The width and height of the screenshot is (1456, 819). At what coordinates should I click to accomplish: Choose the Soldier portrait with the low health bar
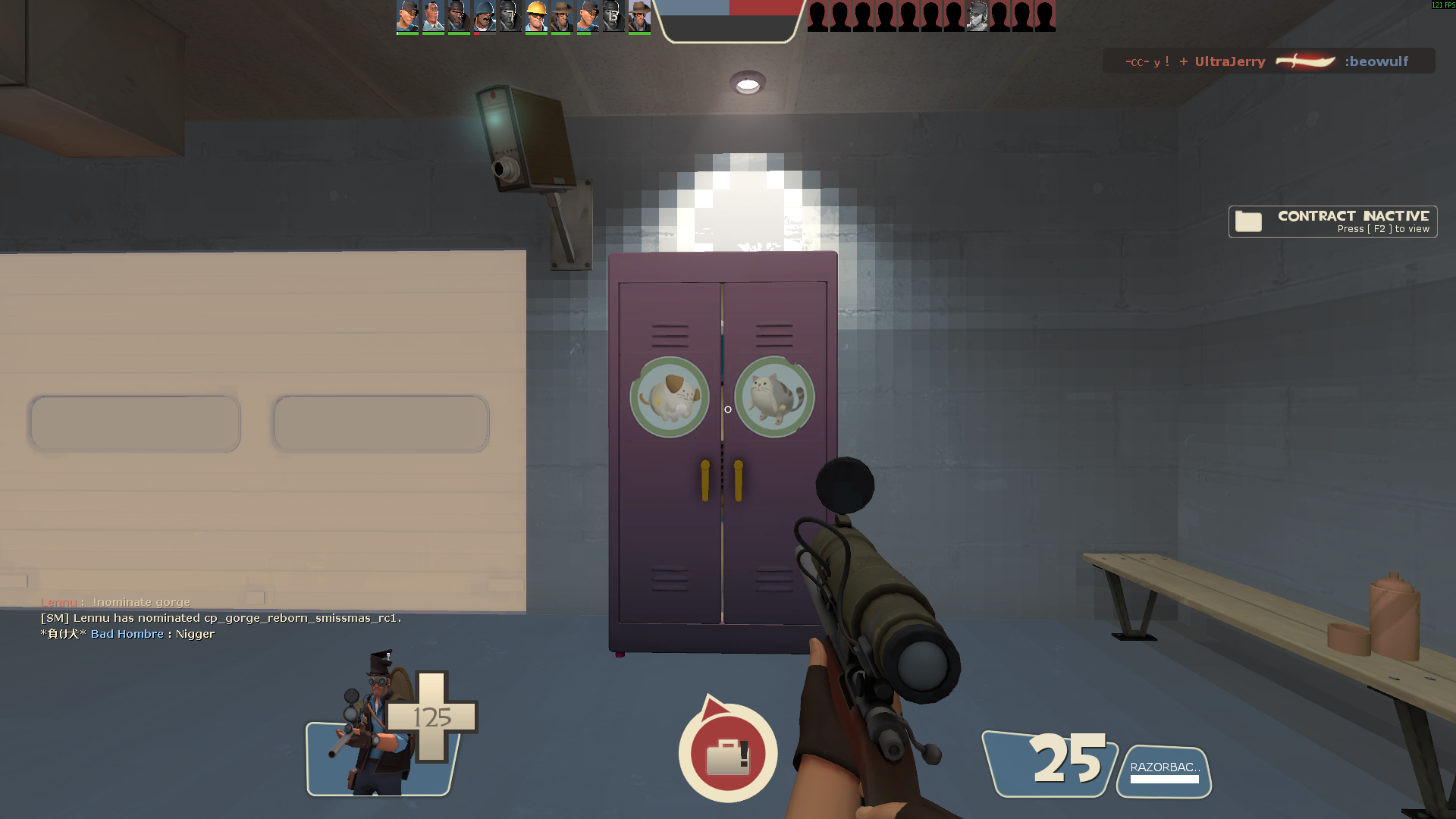(484, 16)
